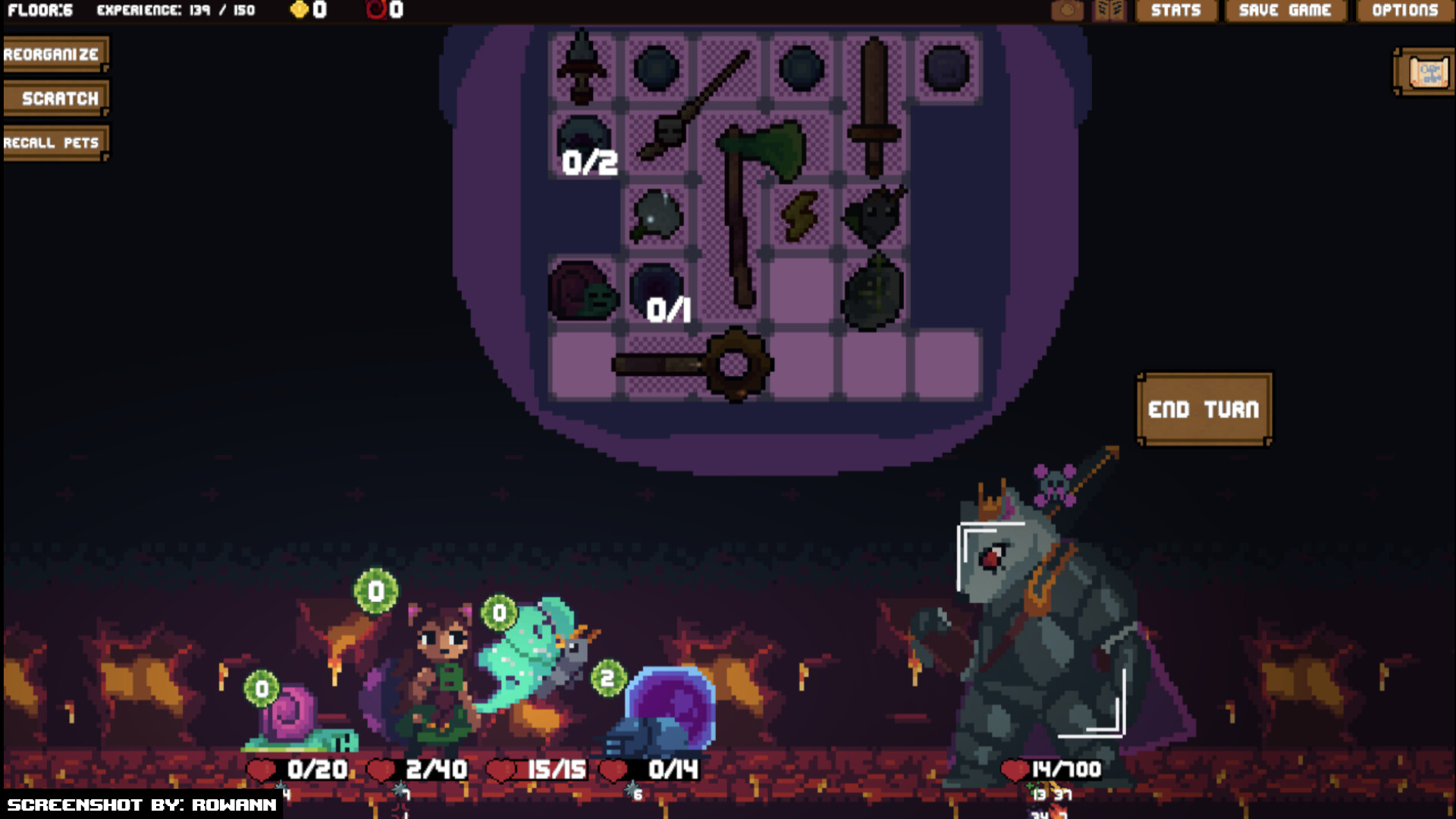1456x819 pixels.
Task: Click the boss health bar showing 14/700
Action: (1054, 769)
